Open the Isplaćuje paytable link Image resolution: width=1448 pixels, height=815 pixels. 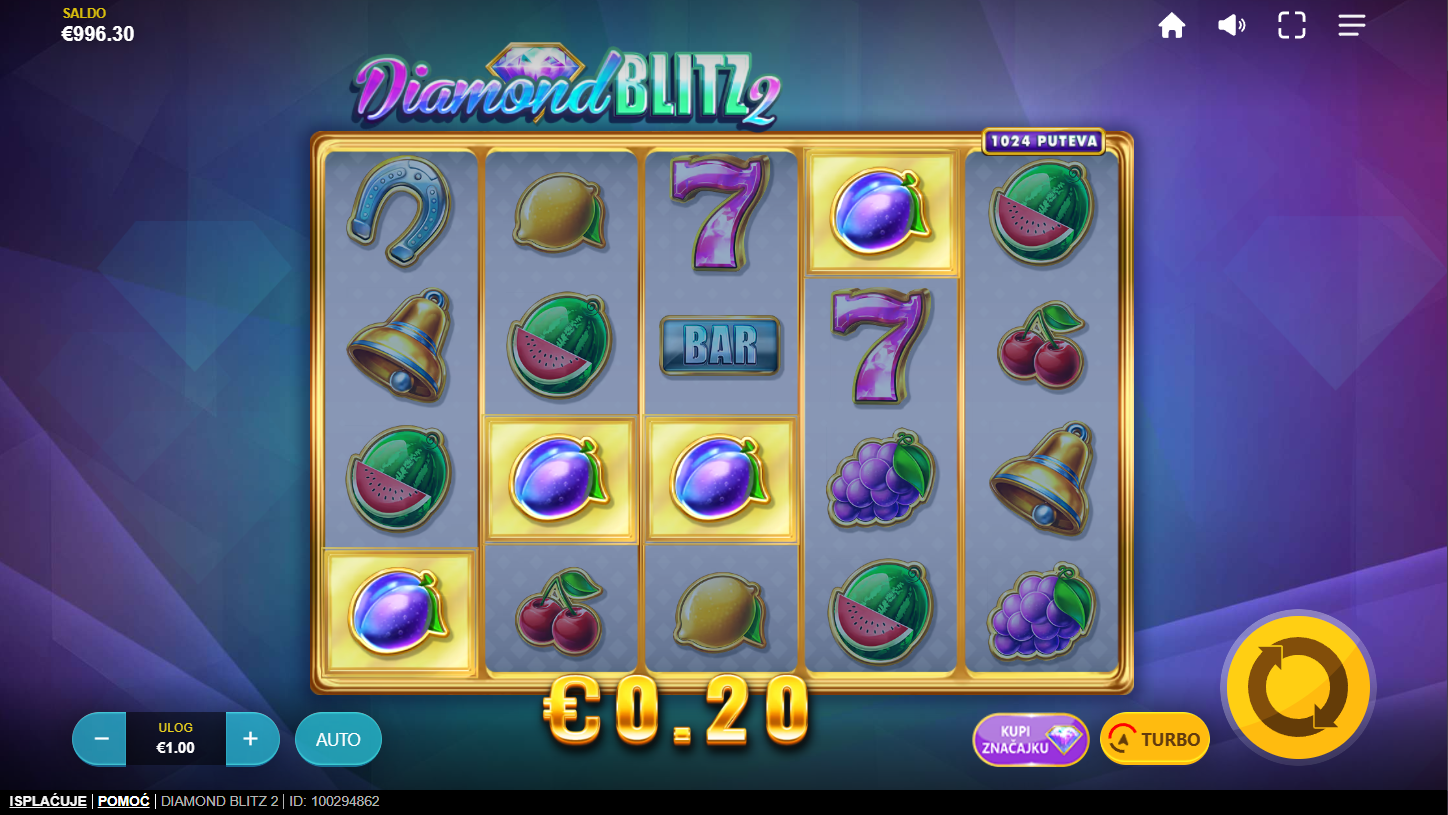[x=48, y=801]
